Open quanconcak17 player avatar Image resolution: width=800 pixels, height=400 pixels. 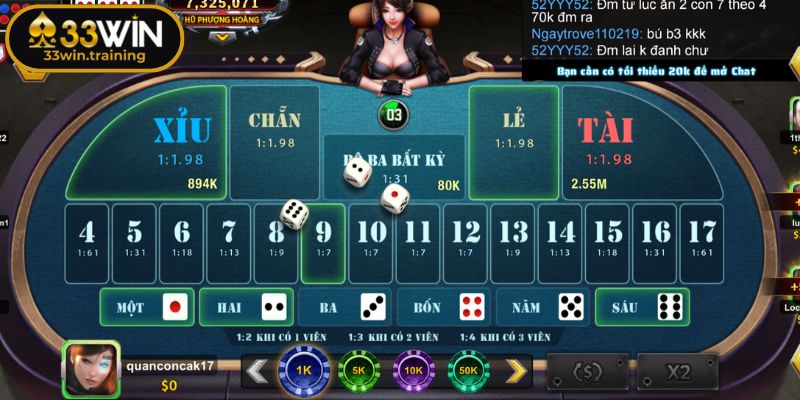click(x=91, y=369)
